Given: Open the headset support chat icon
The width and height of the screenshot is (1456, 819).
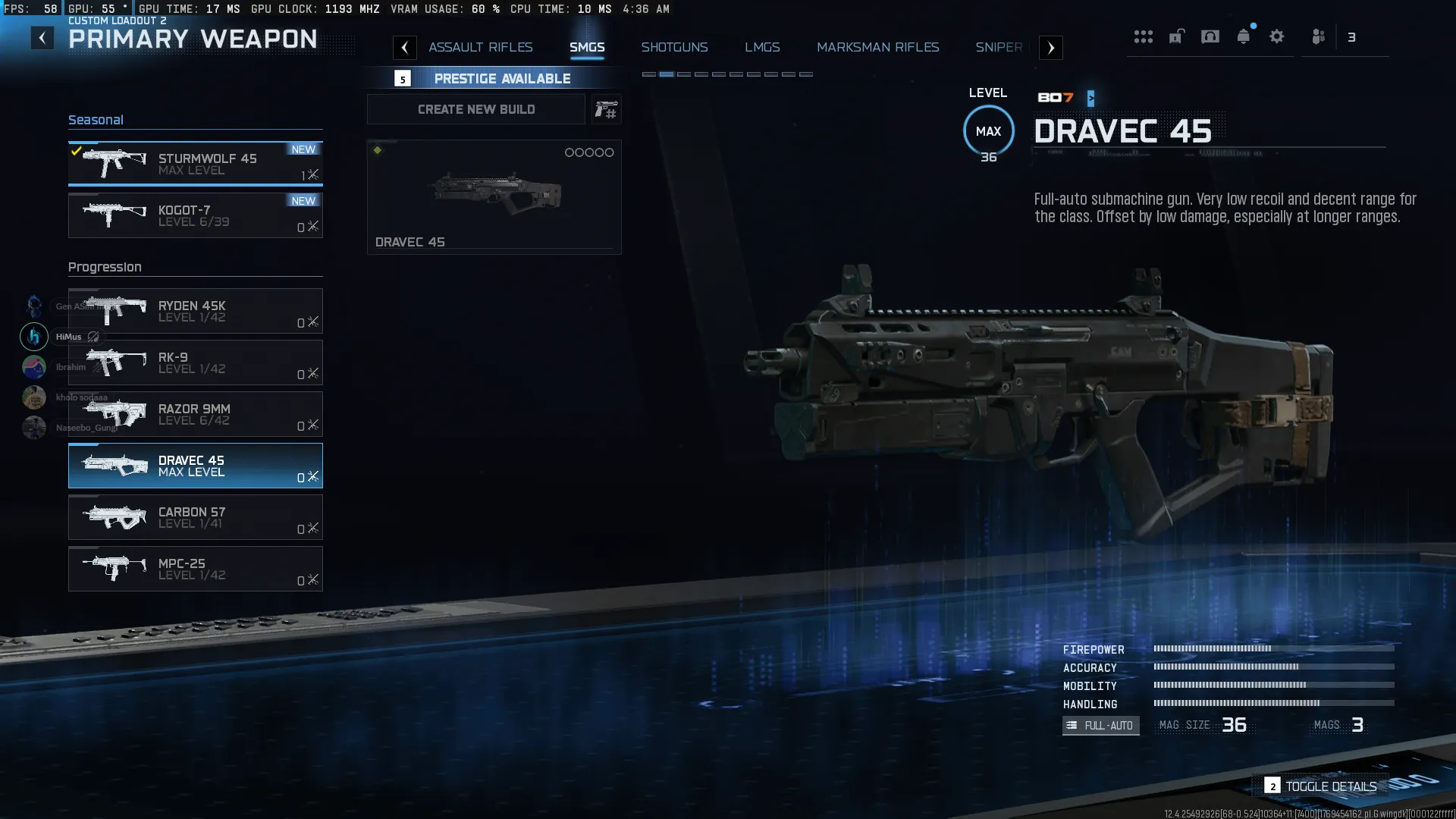Looking at the screenshot, I should pyautogui.click(x=1210, y=36).
